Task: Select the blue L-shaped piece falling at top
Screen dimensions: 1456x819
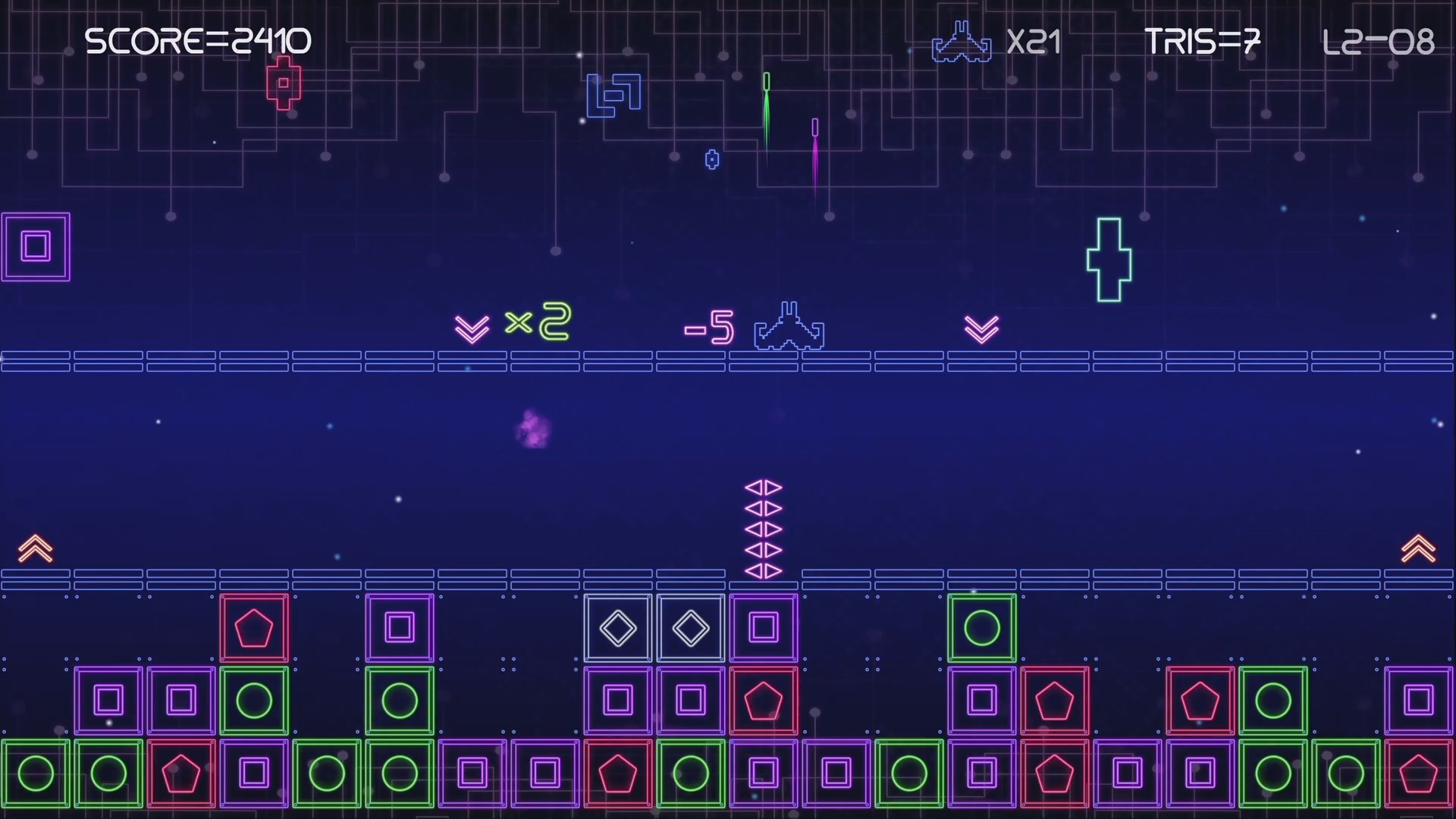Action: coord(613,96)
